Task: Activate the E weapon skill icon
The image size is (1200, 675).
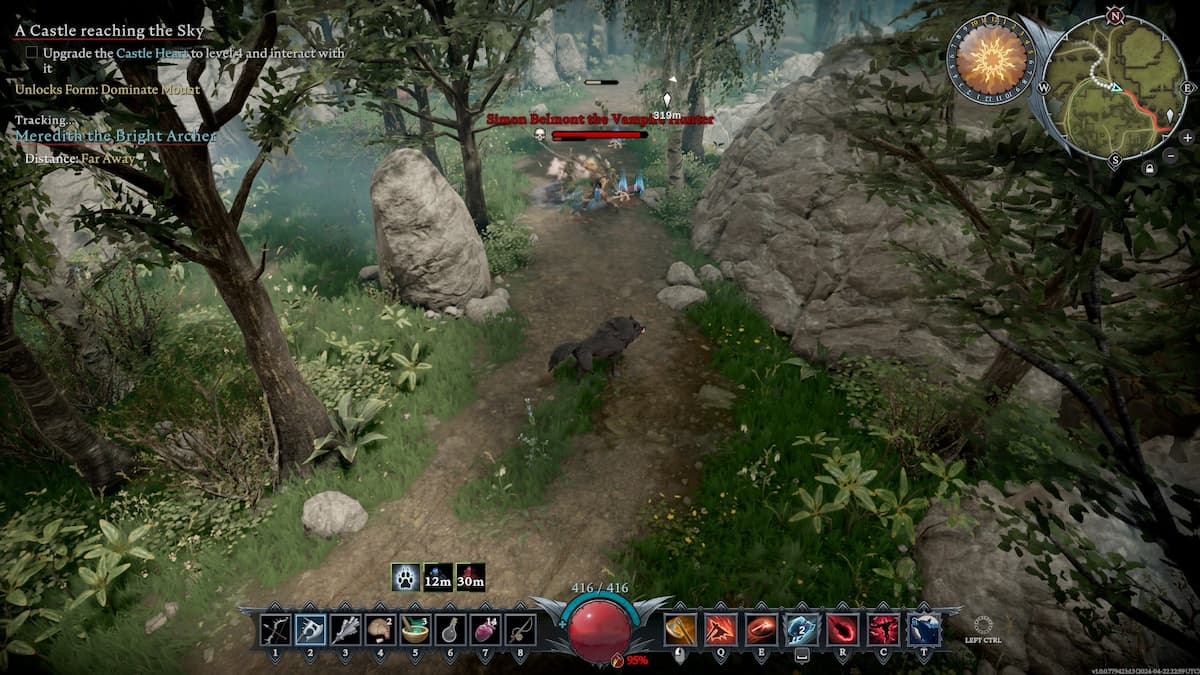Action: click(x=761, y=629)
